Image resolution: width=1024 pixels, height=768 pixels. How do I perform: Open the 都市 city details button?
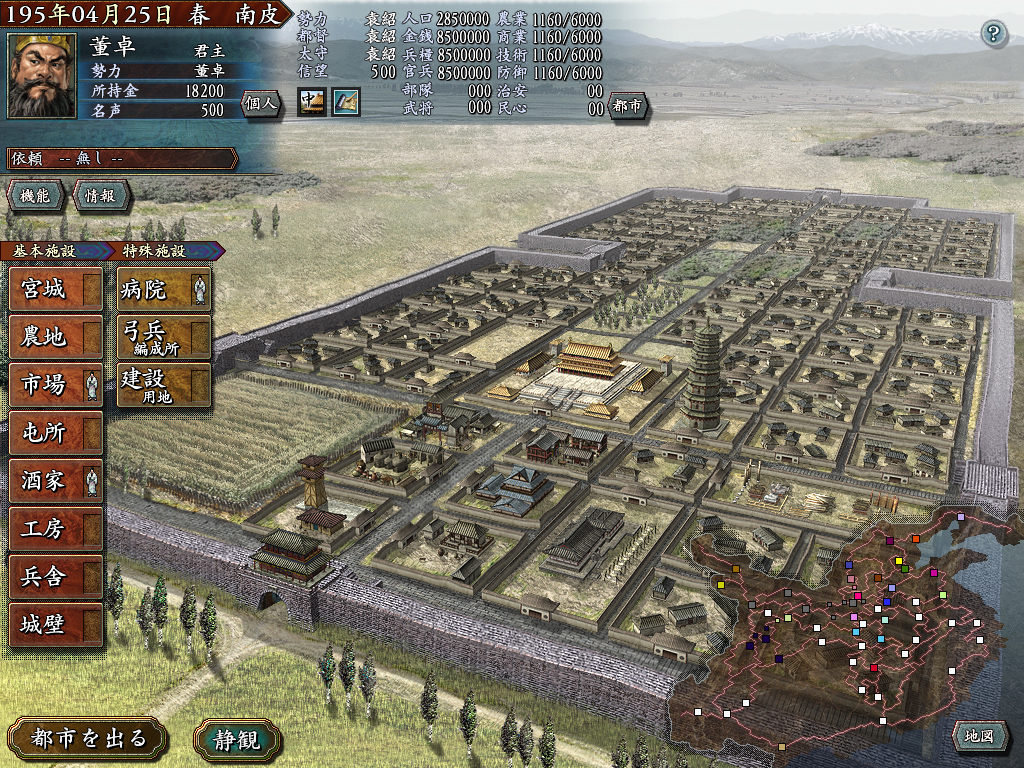[629, 107]
